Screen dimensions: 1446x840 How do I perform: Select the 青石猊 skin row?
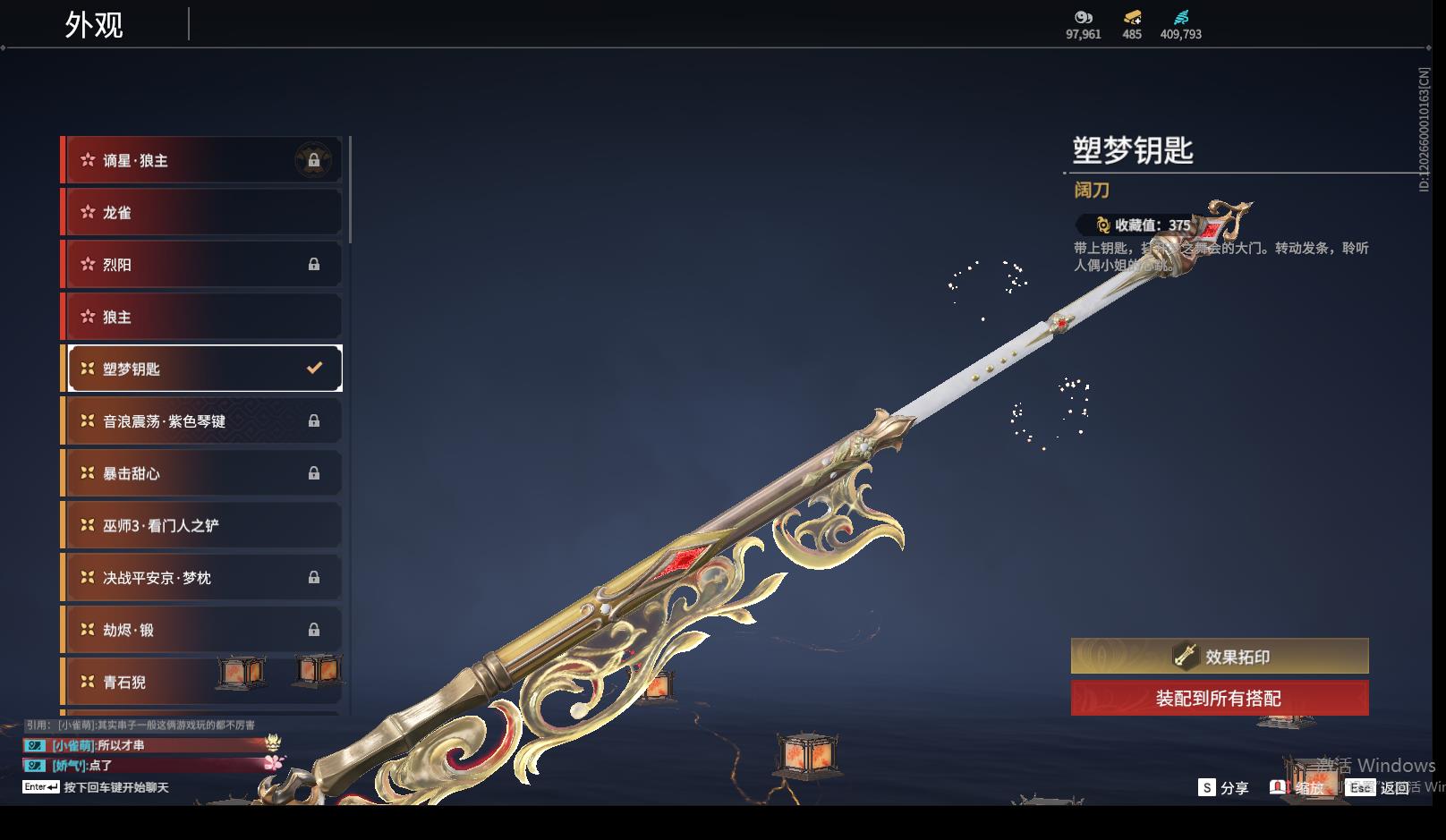(203, 682)
